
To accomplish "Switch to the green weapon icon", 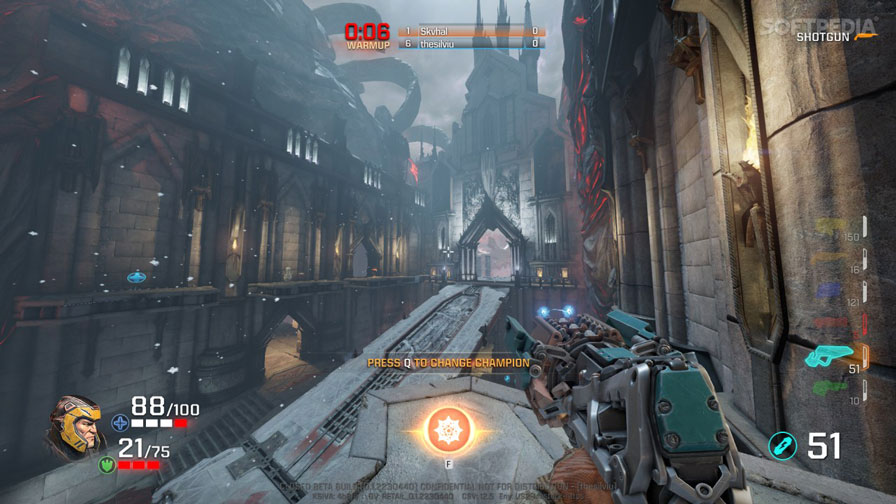I will 829,387.
